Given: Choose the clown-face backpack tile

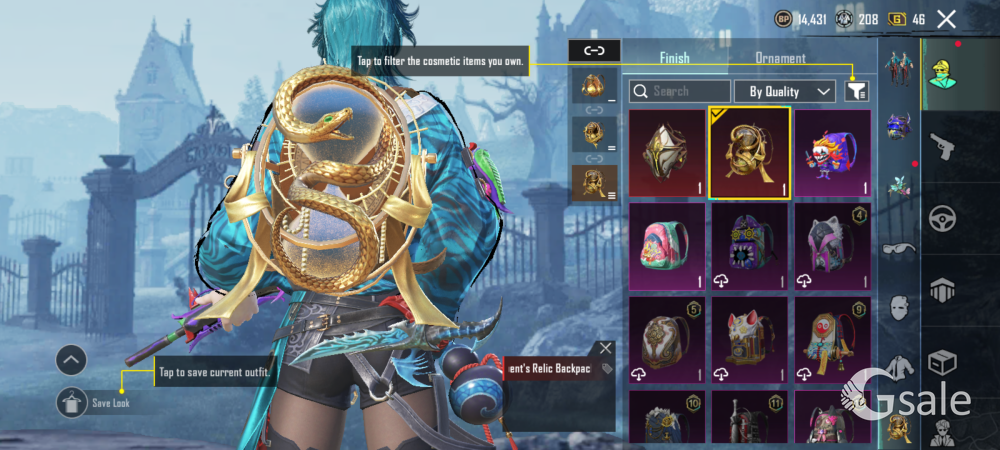Looking at the screenshot, I should 832,154.
